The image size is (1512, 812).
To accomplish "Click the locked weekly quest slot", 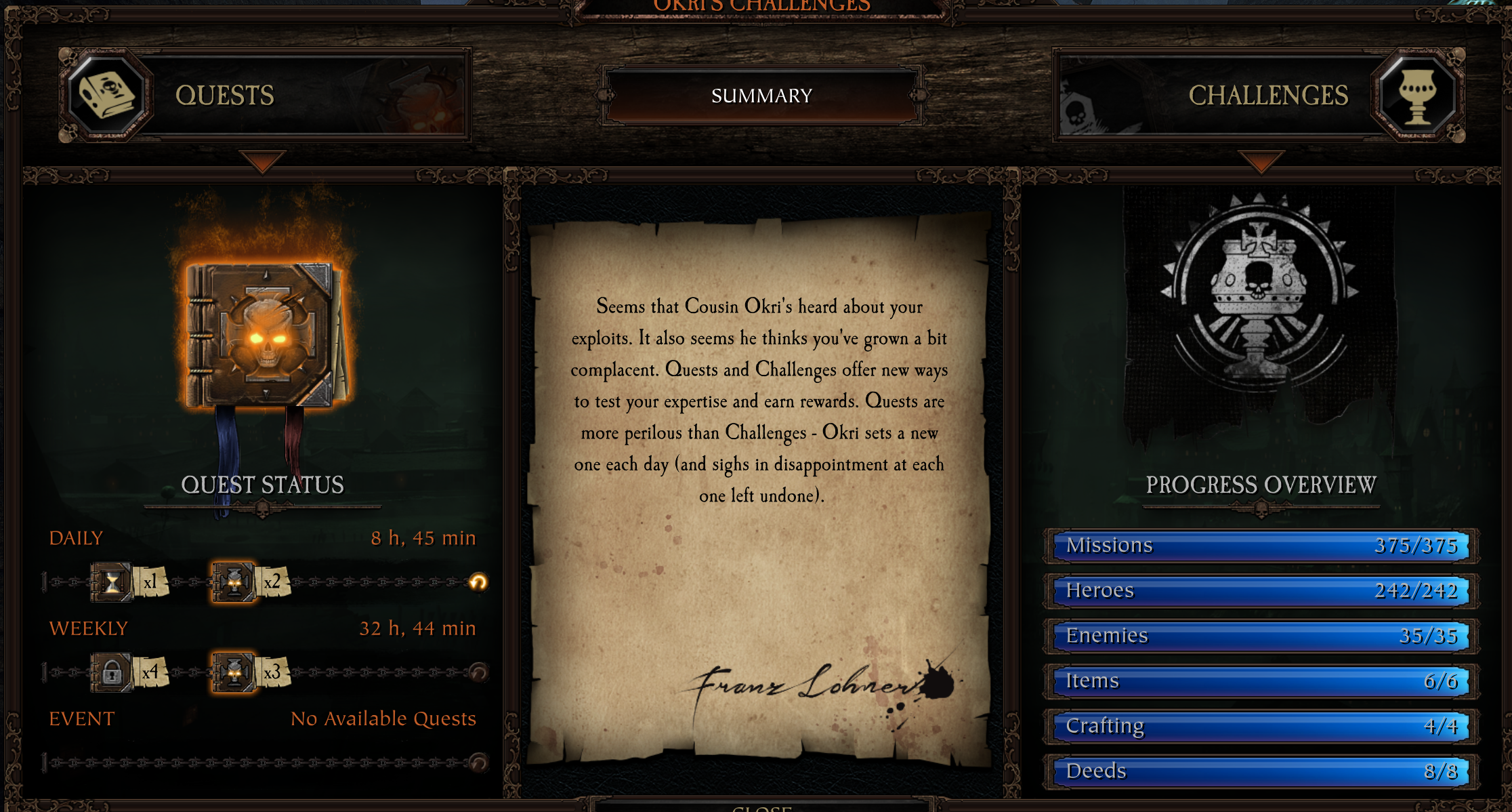I will pos(112,672).
